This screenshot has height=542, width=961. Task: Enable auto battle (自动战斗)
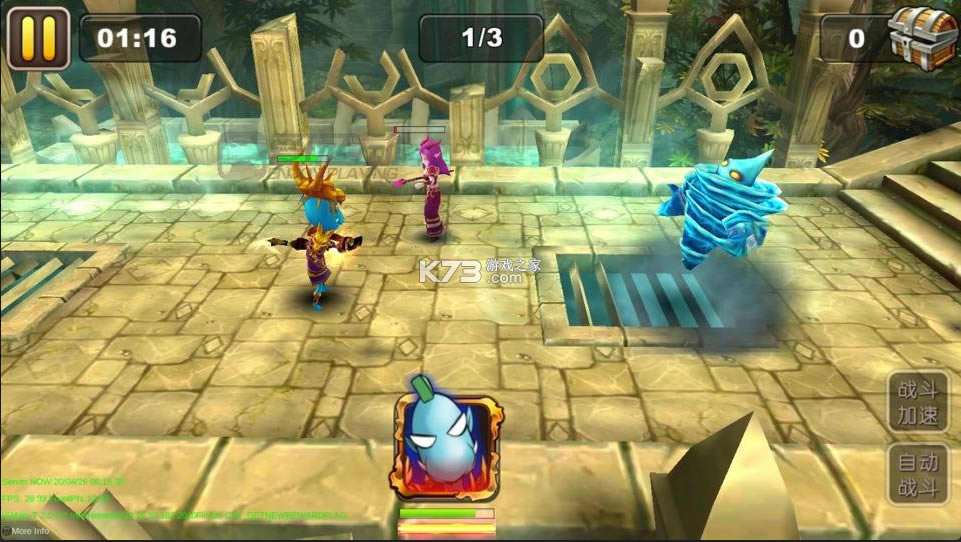[917, 475]
